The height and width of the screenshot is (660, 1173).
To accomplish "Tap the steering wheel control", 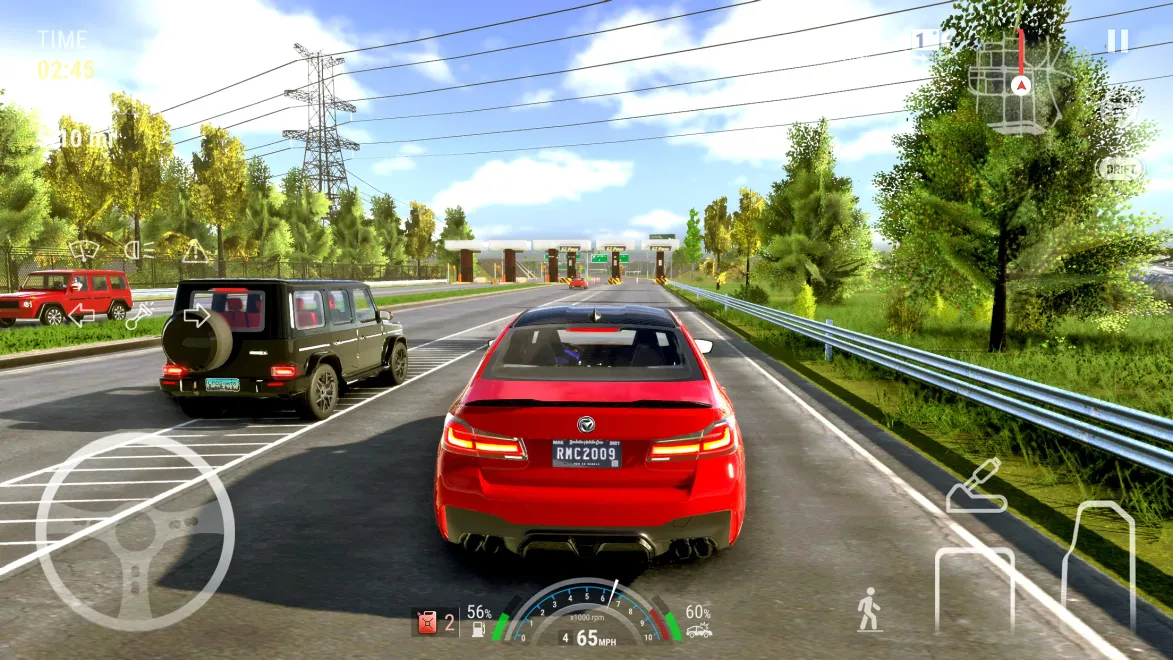I will (x=135, y=532).
